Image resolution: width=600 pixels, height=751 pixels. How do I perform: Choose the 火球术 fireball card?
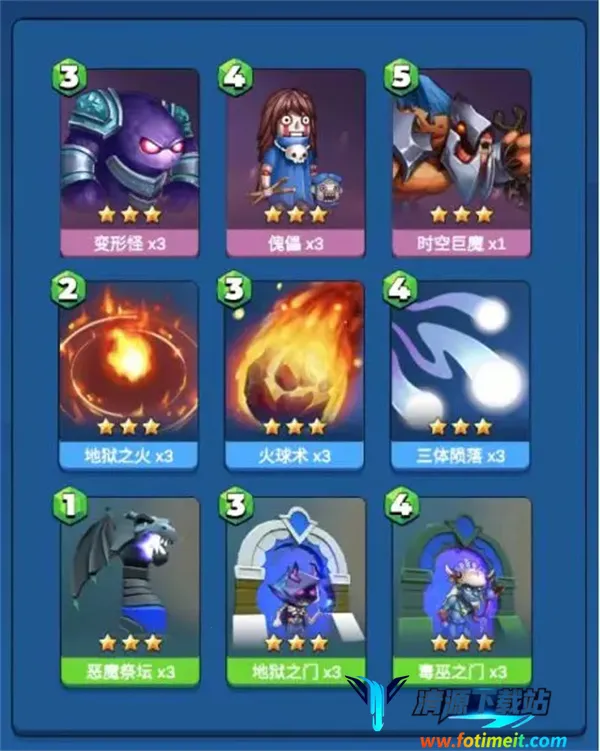(x=293, y=372)
